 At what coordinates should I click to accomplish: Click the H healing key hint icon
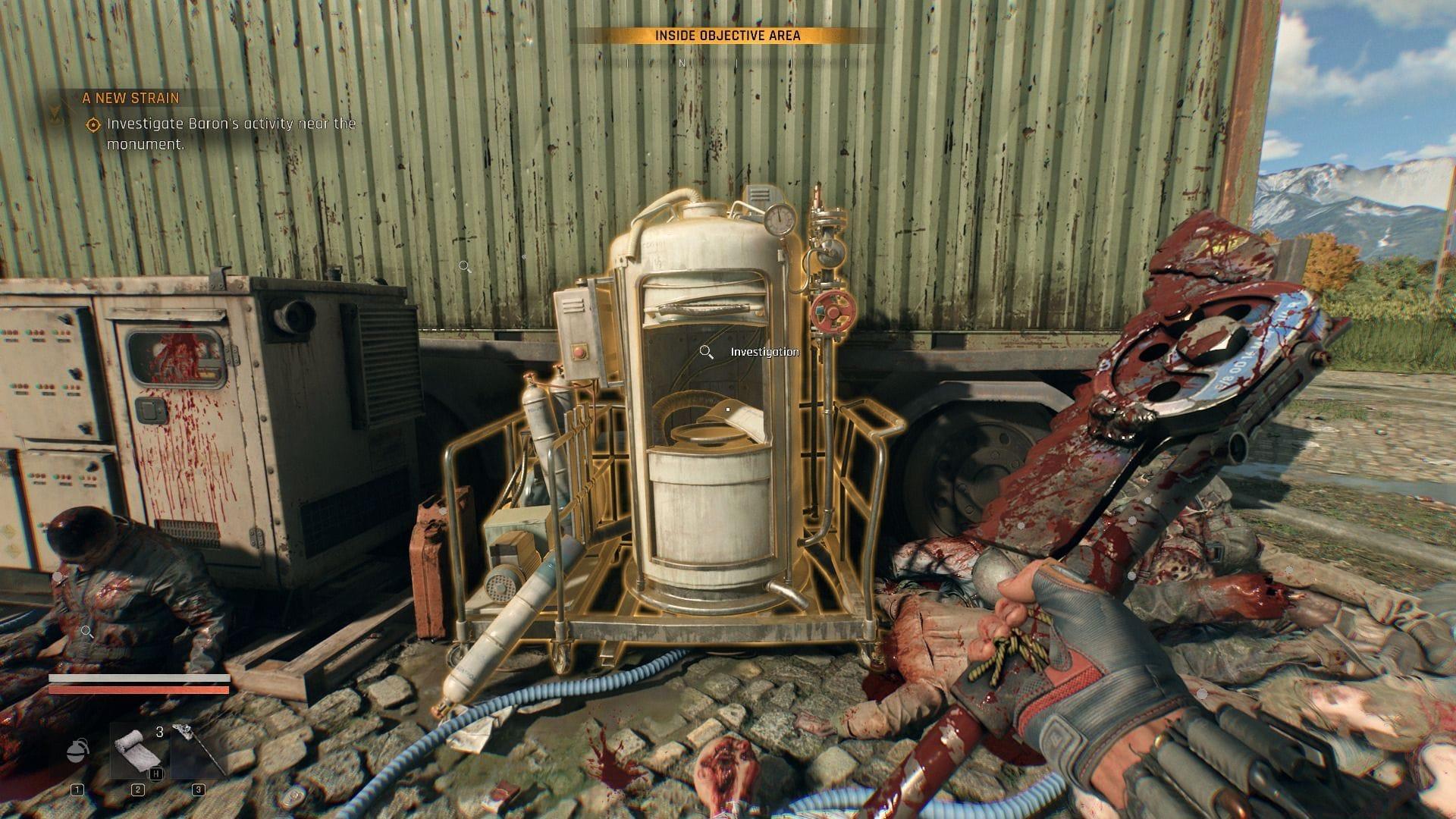point(156,774)
